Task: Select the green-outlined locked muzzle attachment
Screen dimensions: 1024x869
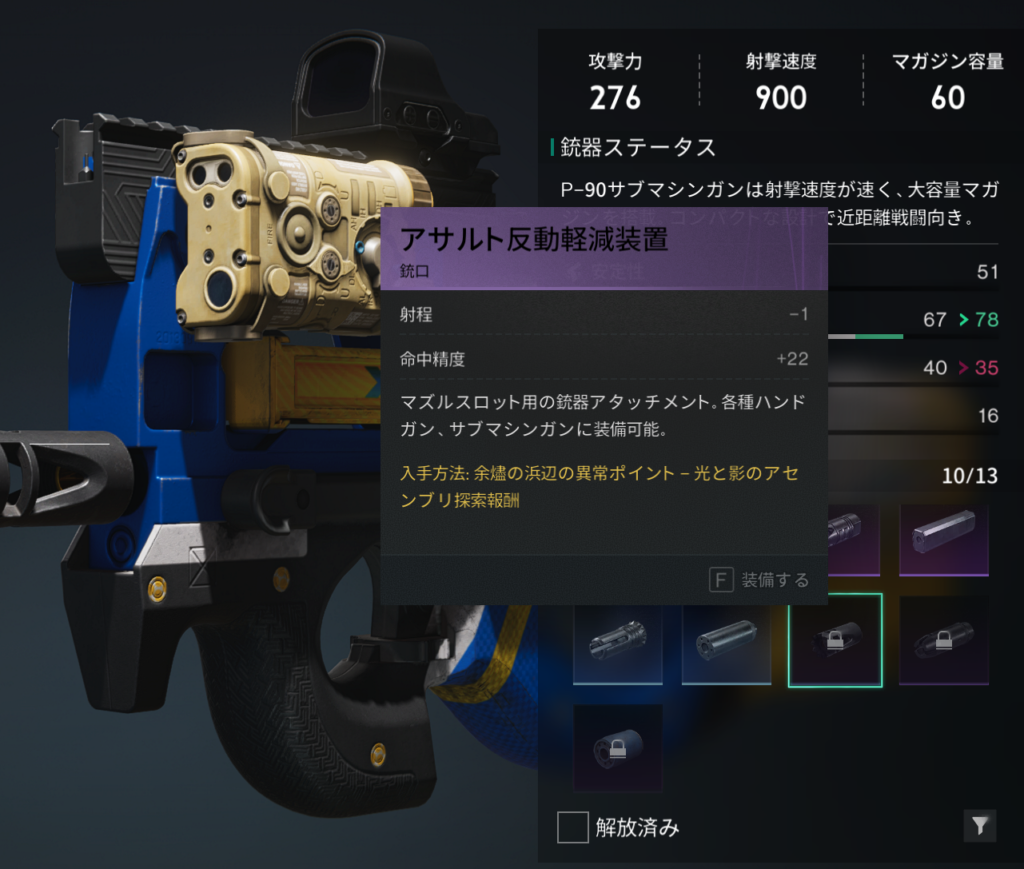Action: [x=835, y=640]
